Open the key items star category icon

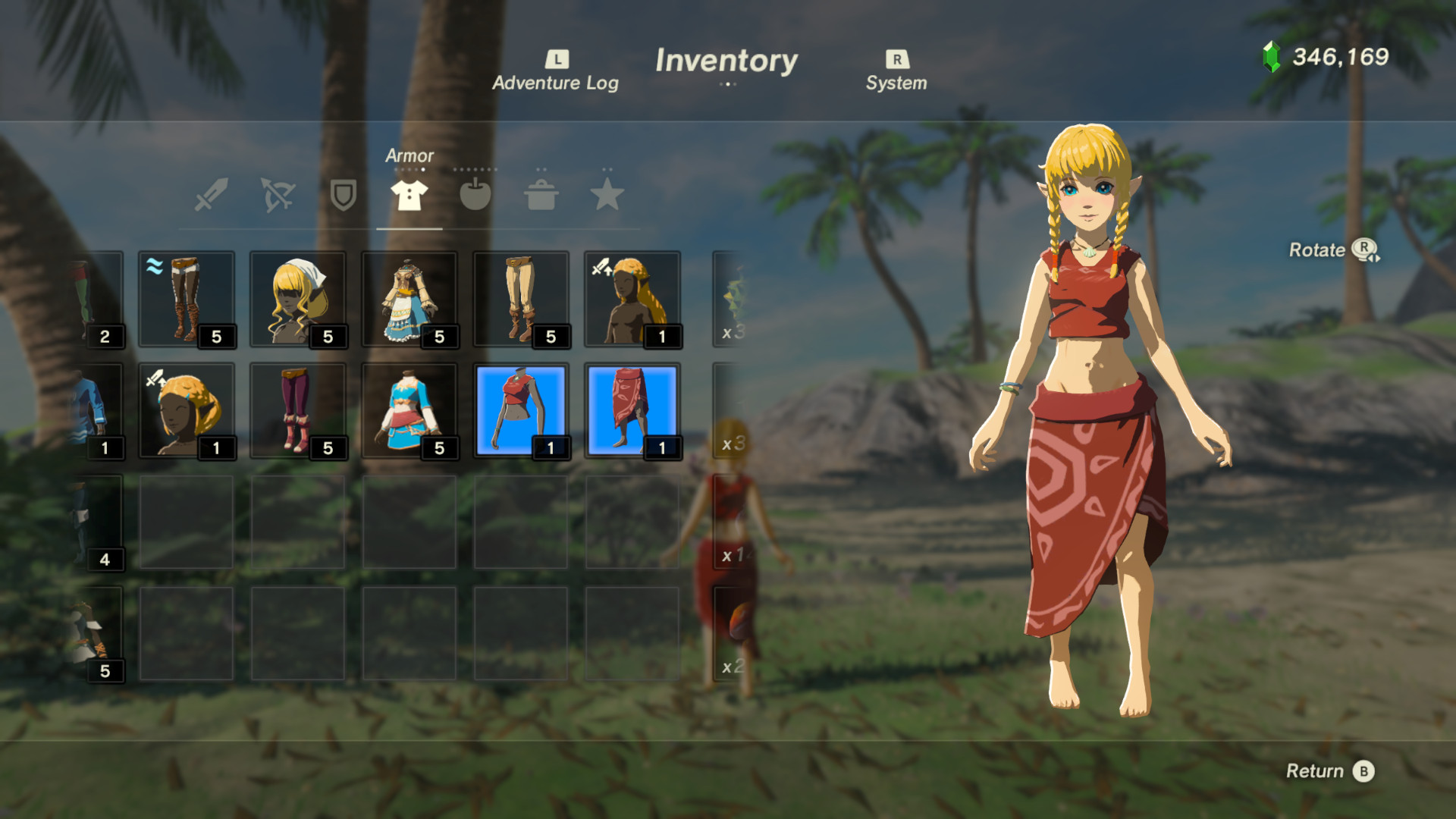point(608,196)
